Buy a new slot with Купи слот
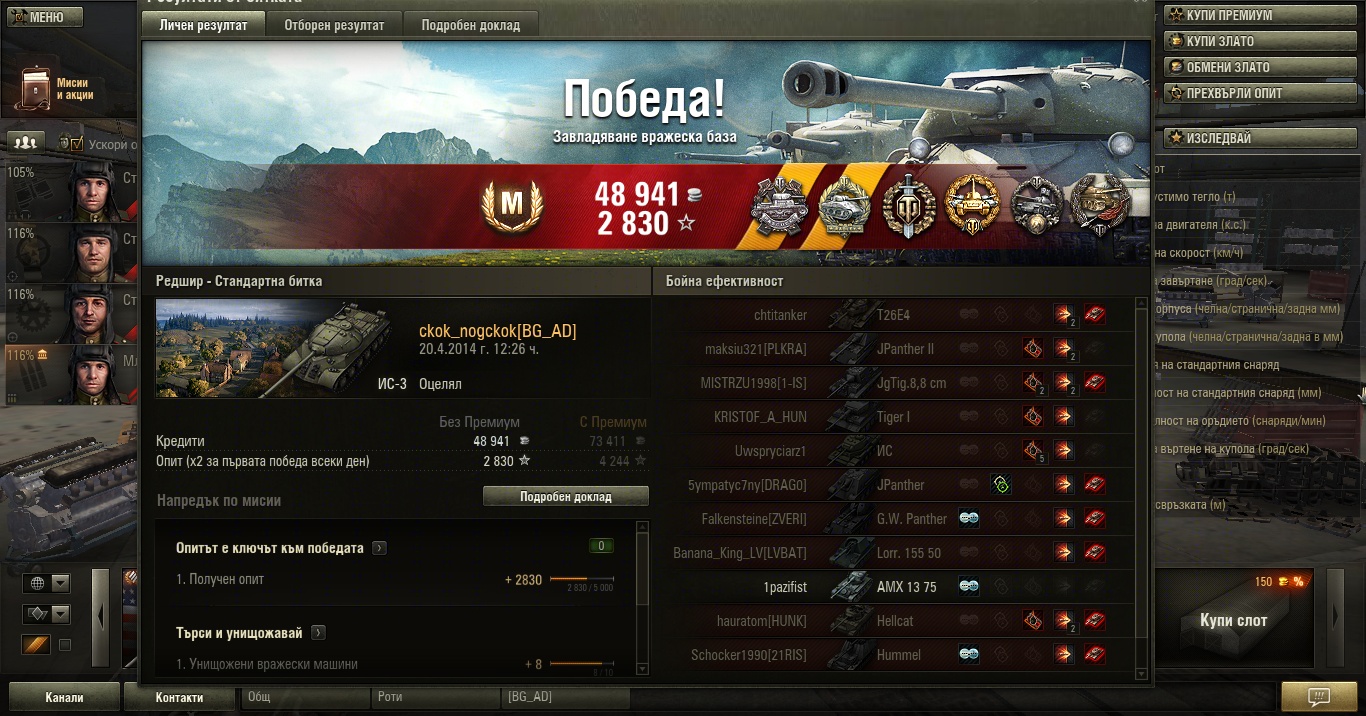1366x716 pixels. pyautogui.click(x=1233, y=620)
